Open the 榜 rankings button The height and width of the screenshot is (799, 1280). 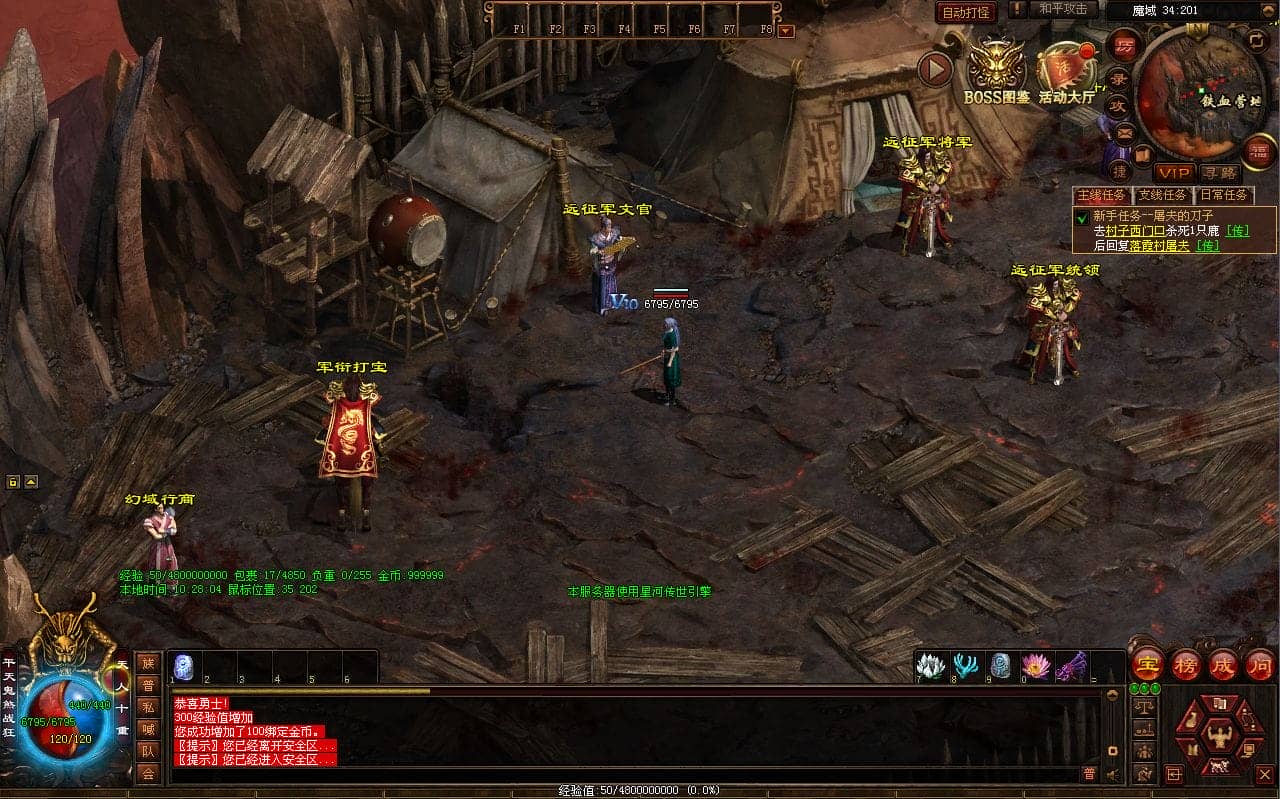pyautogui.click(x=1185, y=664)
